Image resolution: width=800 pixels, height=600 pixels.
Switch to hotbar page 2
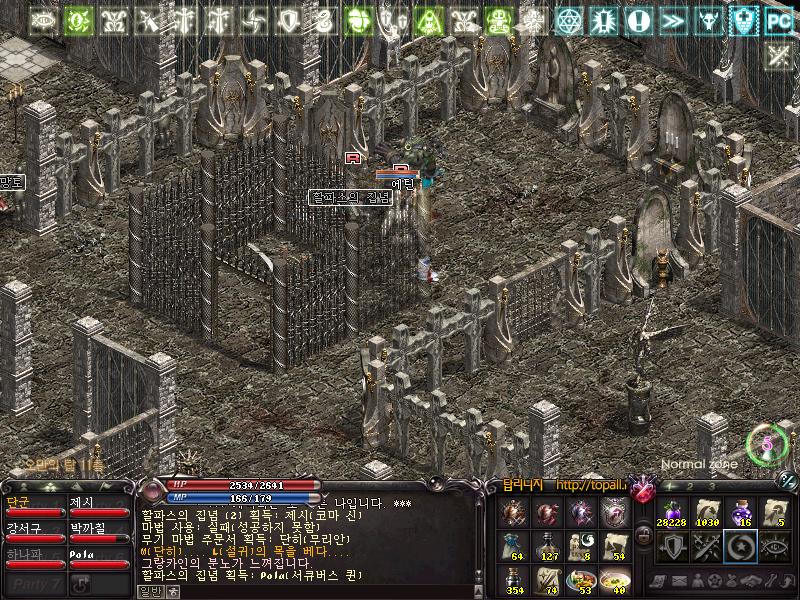click(x=688, y=486)
